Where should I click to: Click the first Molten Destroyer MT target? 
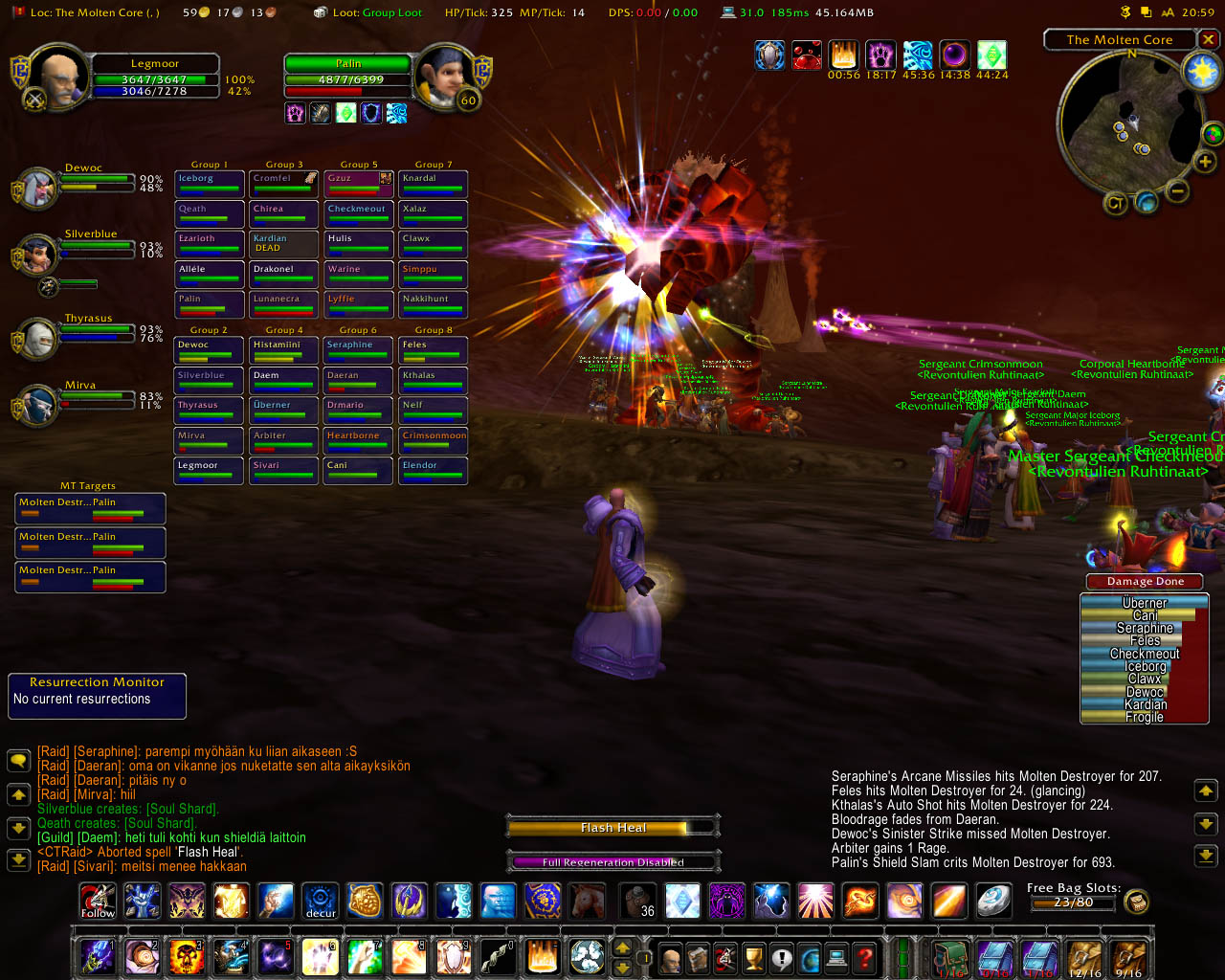point(90,508)
